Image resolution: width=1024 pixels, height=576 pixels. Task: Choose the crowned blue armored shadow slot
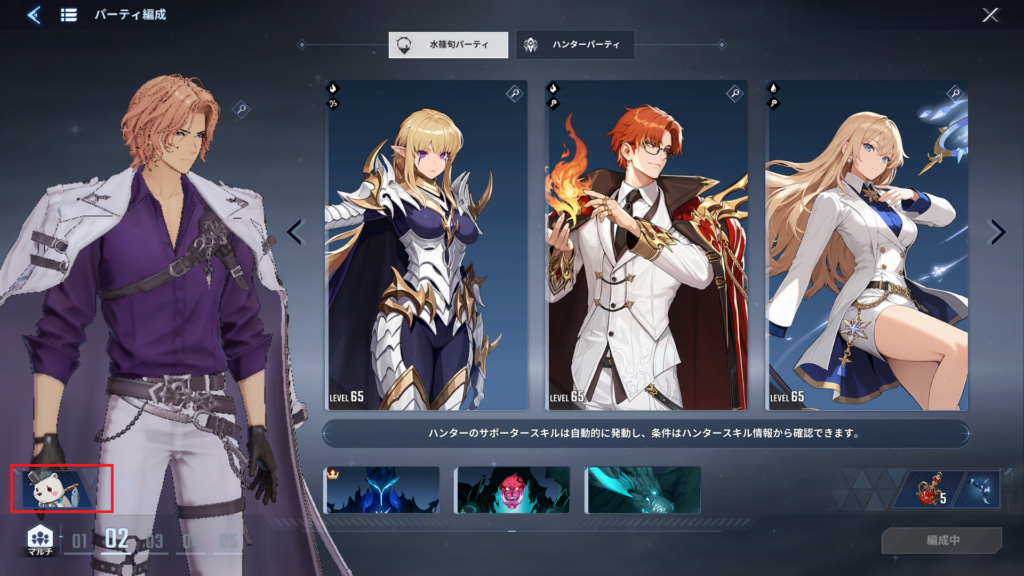coord(382,490)
